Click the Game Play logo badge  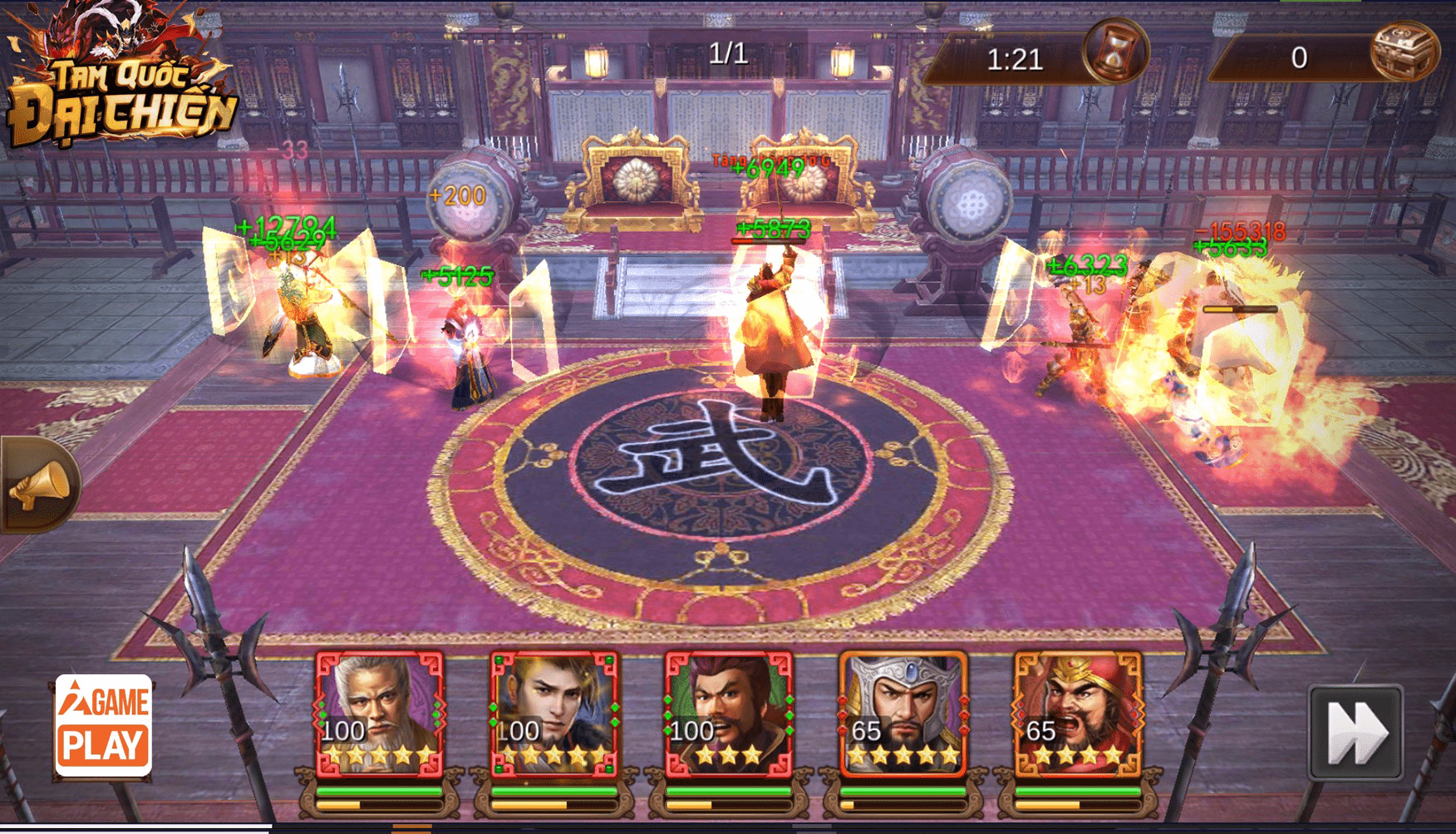(x=104, y=725)
